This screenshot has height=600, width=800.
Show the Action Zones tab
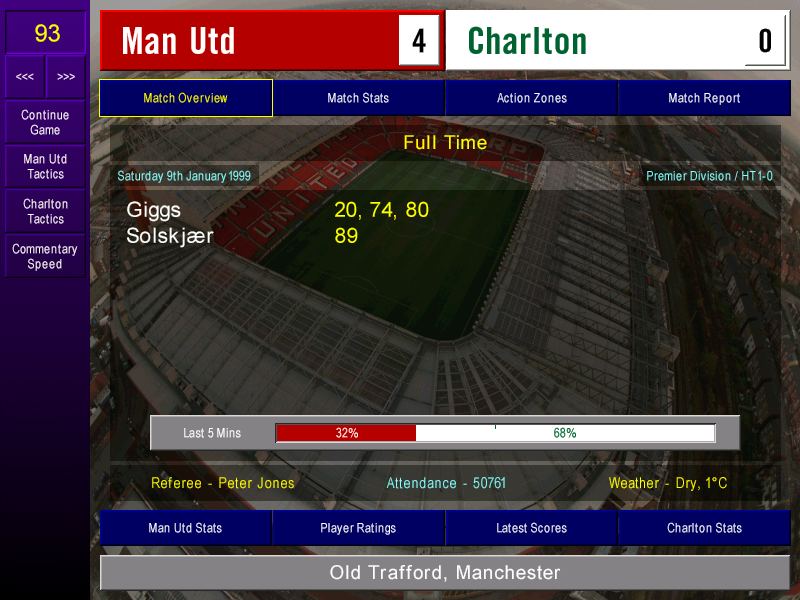click(x=531, y=98)
